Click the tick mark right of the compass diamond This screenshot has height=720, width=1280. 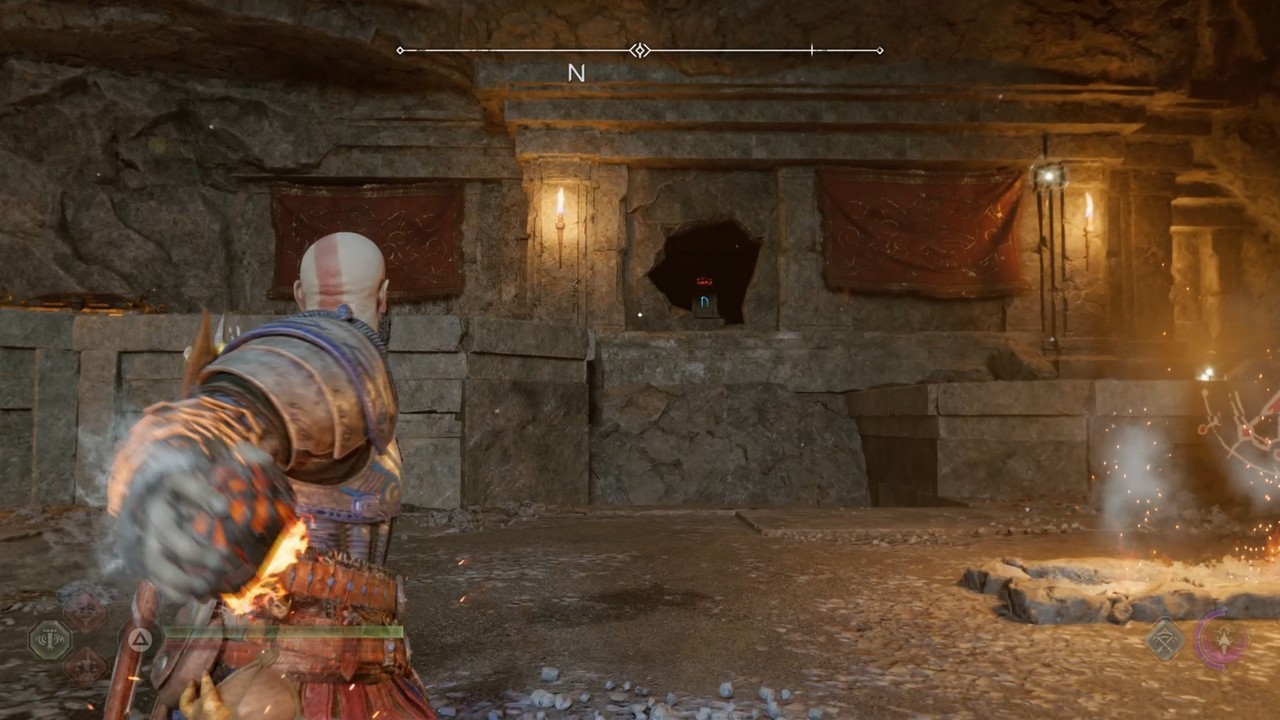[812, 50]
